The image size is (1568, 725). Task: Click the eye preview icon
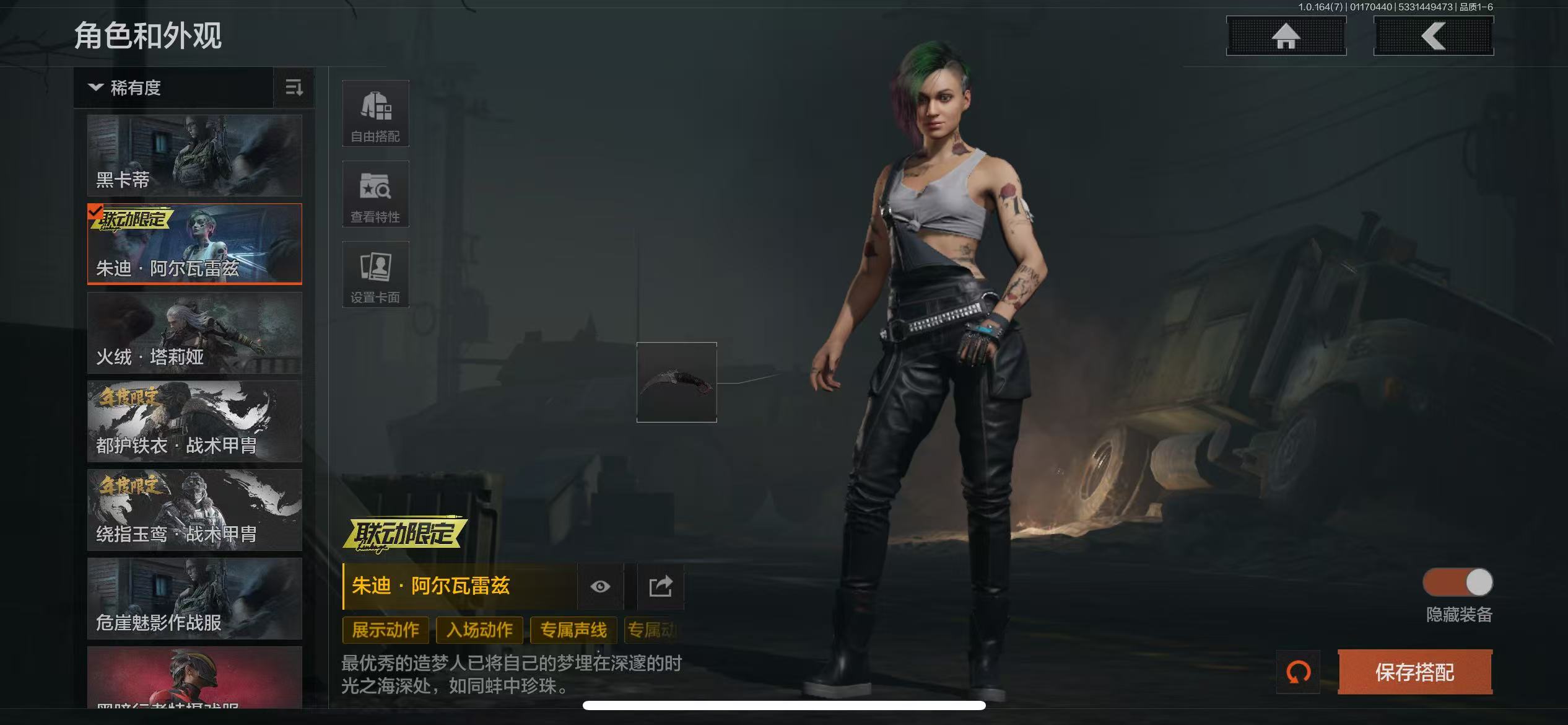tap(600, 586)
